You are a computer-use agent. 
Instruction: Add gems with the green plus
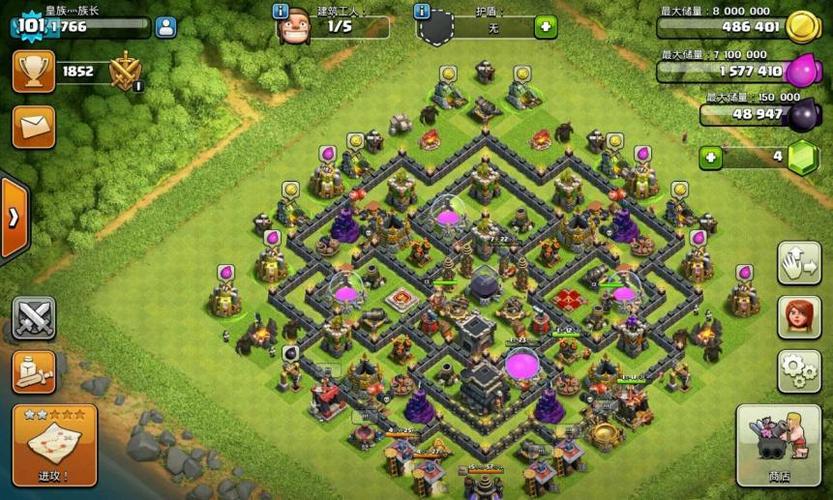(710, 158)
